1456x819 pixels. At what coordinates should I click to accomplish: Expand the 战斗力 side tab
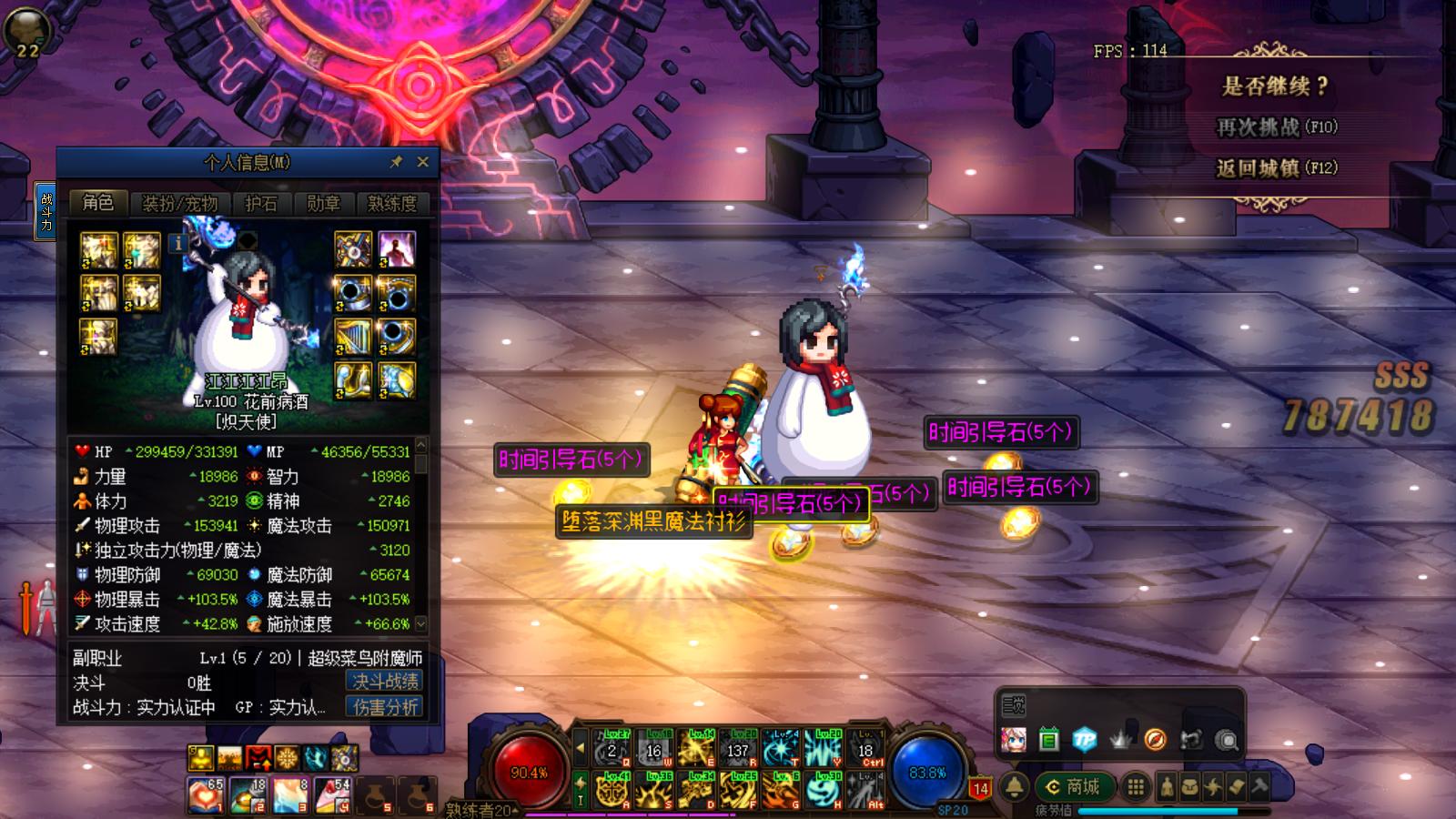click(x=45, y=211)
